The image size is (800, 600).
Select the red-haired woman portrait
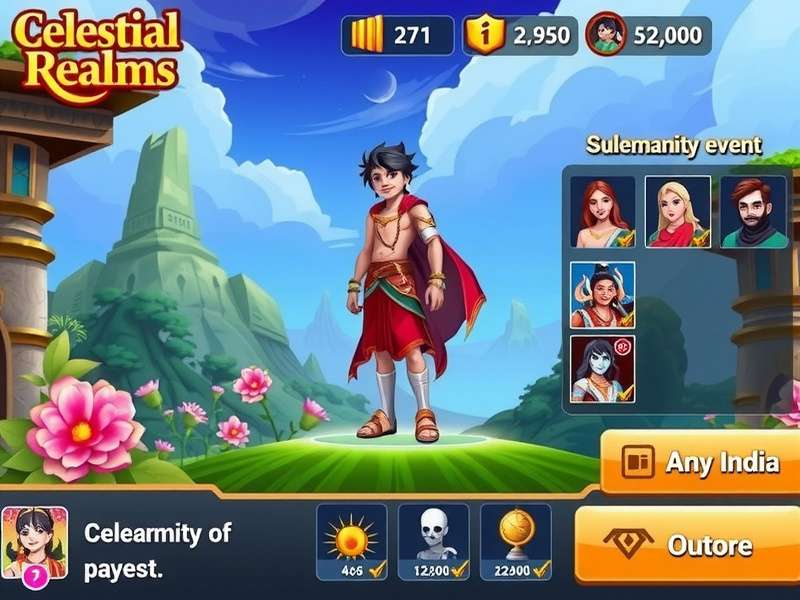point(602,211)
